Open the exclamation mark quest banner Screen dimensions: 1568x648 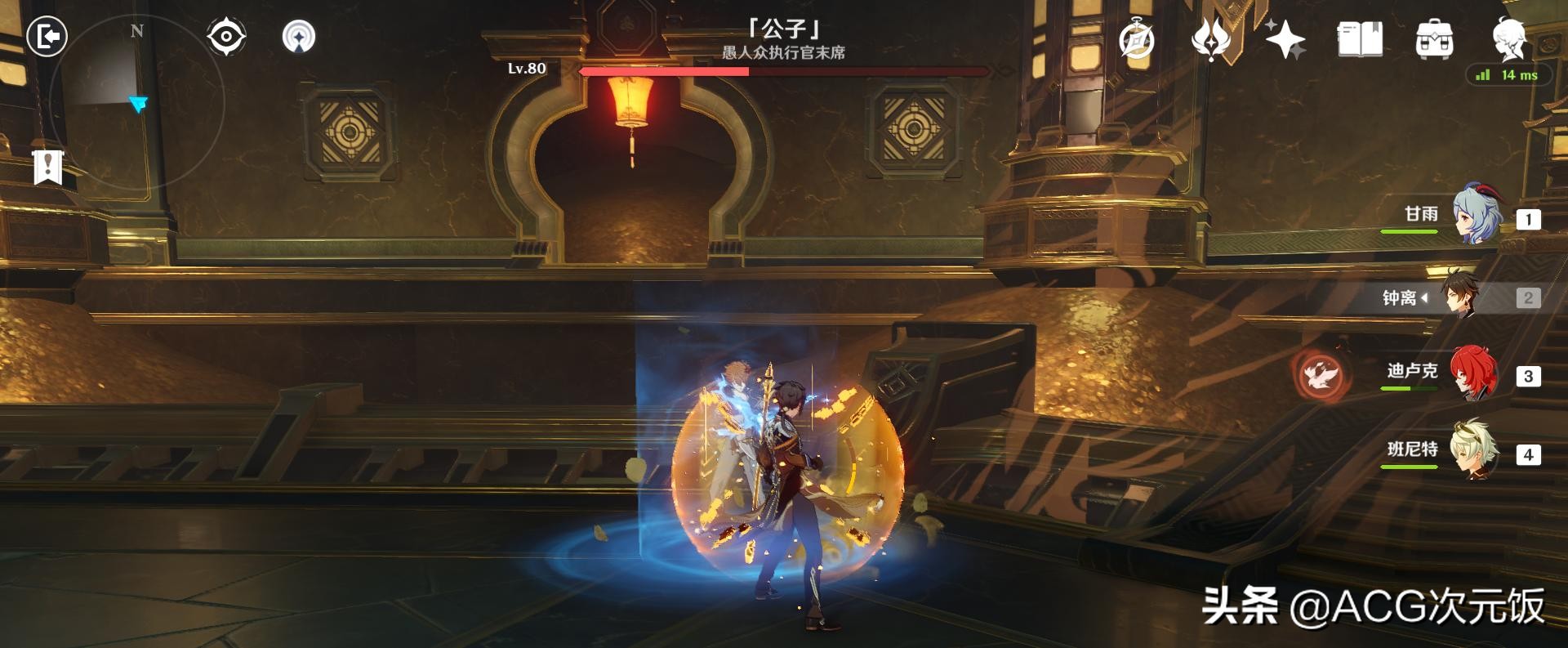point(48,167)
